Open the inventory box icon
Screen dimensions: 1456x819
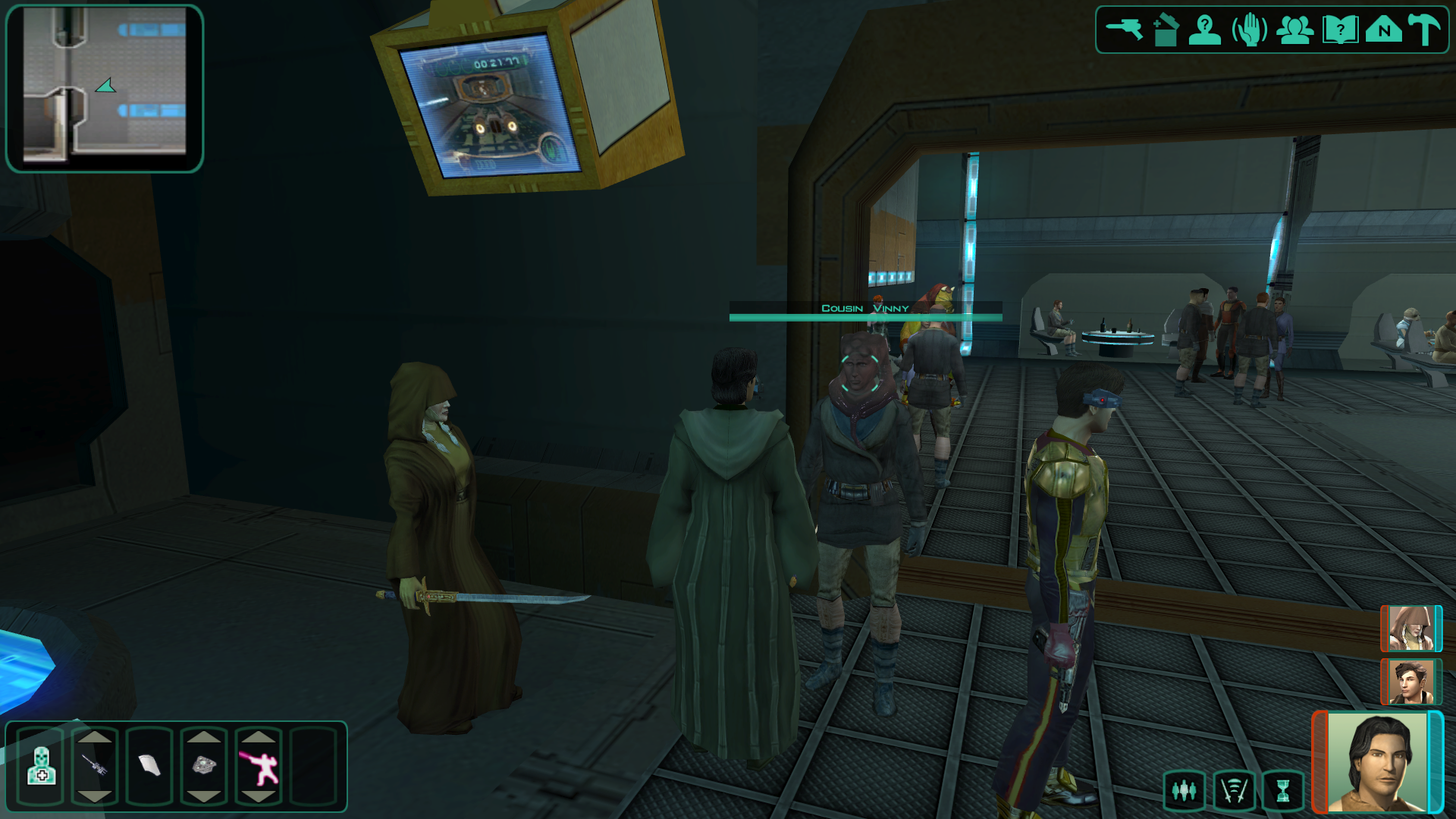coord(1166,30)
